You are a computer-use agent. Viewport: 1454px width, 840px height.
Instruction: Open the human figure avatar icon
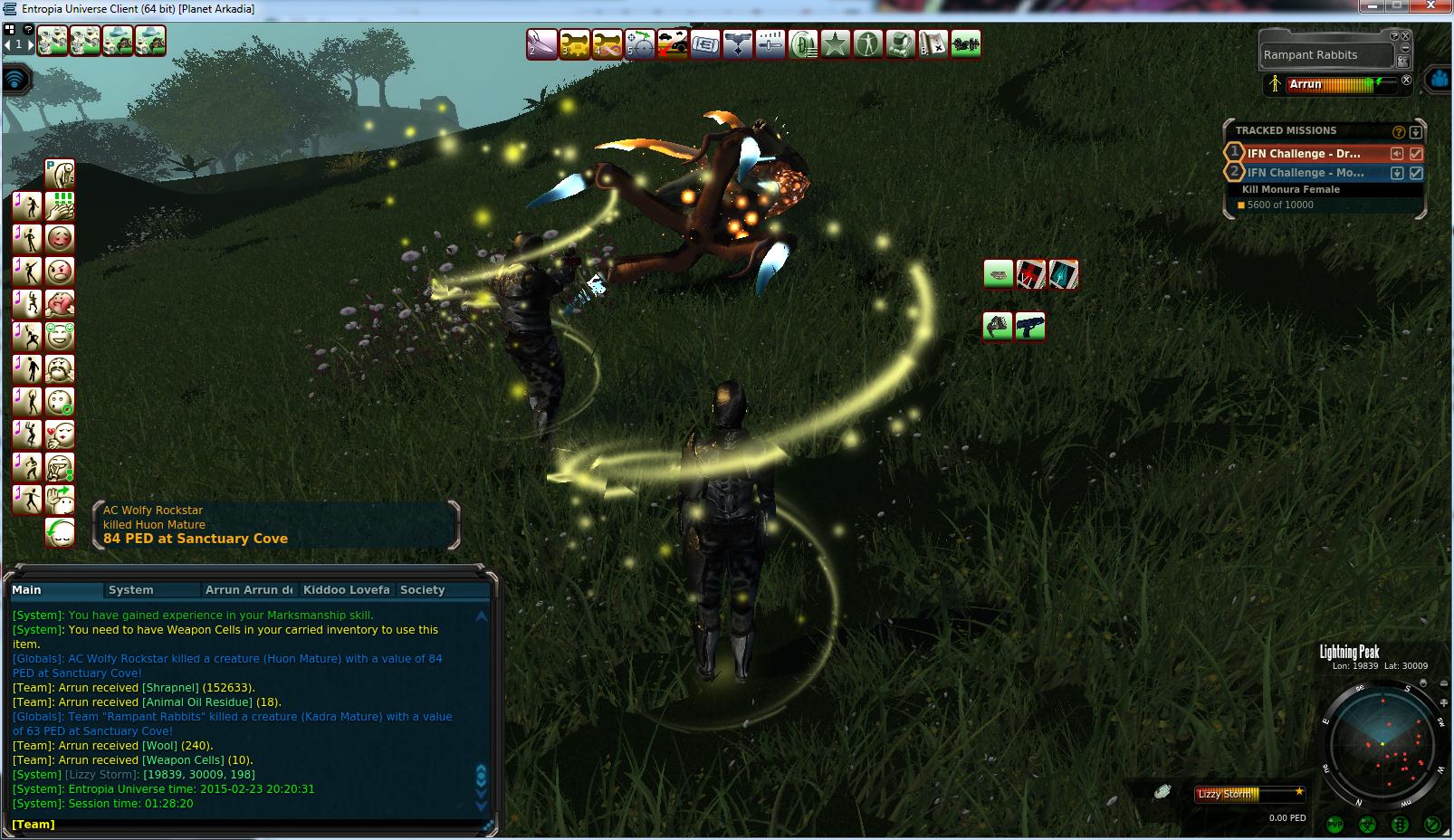pos(868,43)
